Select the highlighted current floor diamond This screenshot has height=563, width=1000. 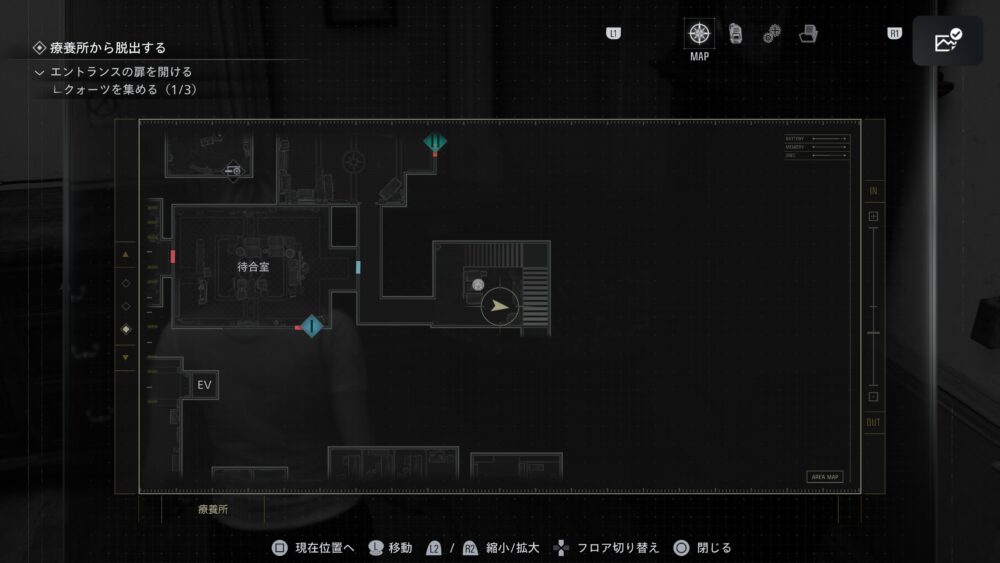pos(125,329)
